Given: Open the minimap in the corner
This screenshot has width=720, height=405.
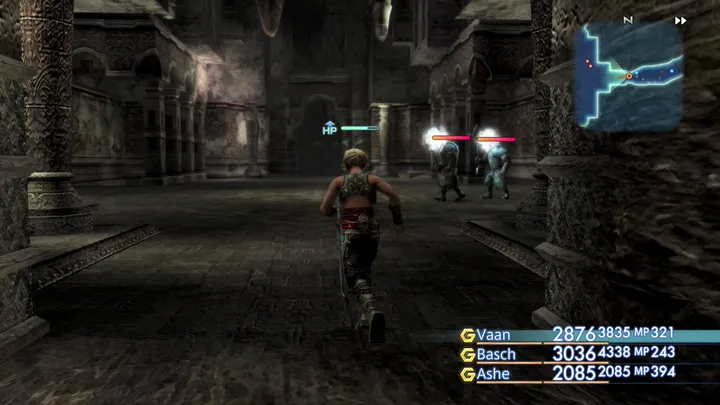Looking at the screenshot, I should [629, 78].
